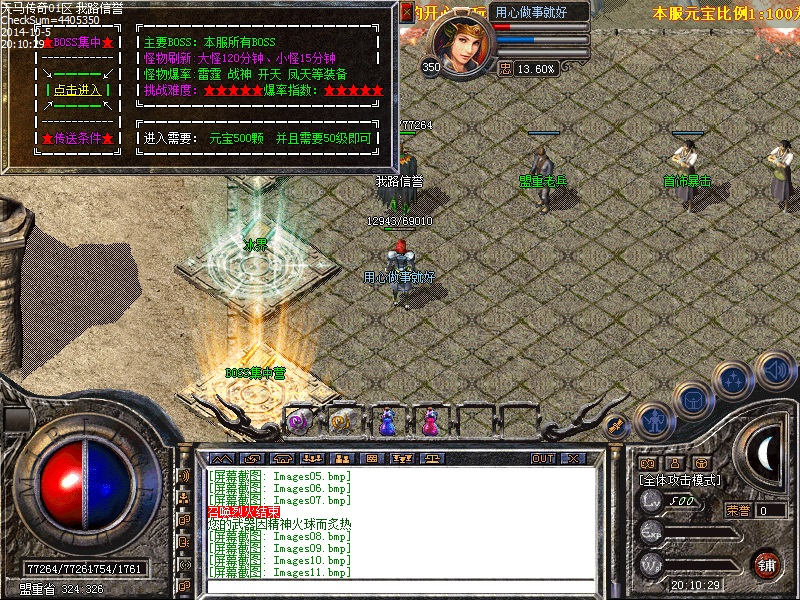Open the character figure round button
Viewport: 800px width, 600px height.
654,421
